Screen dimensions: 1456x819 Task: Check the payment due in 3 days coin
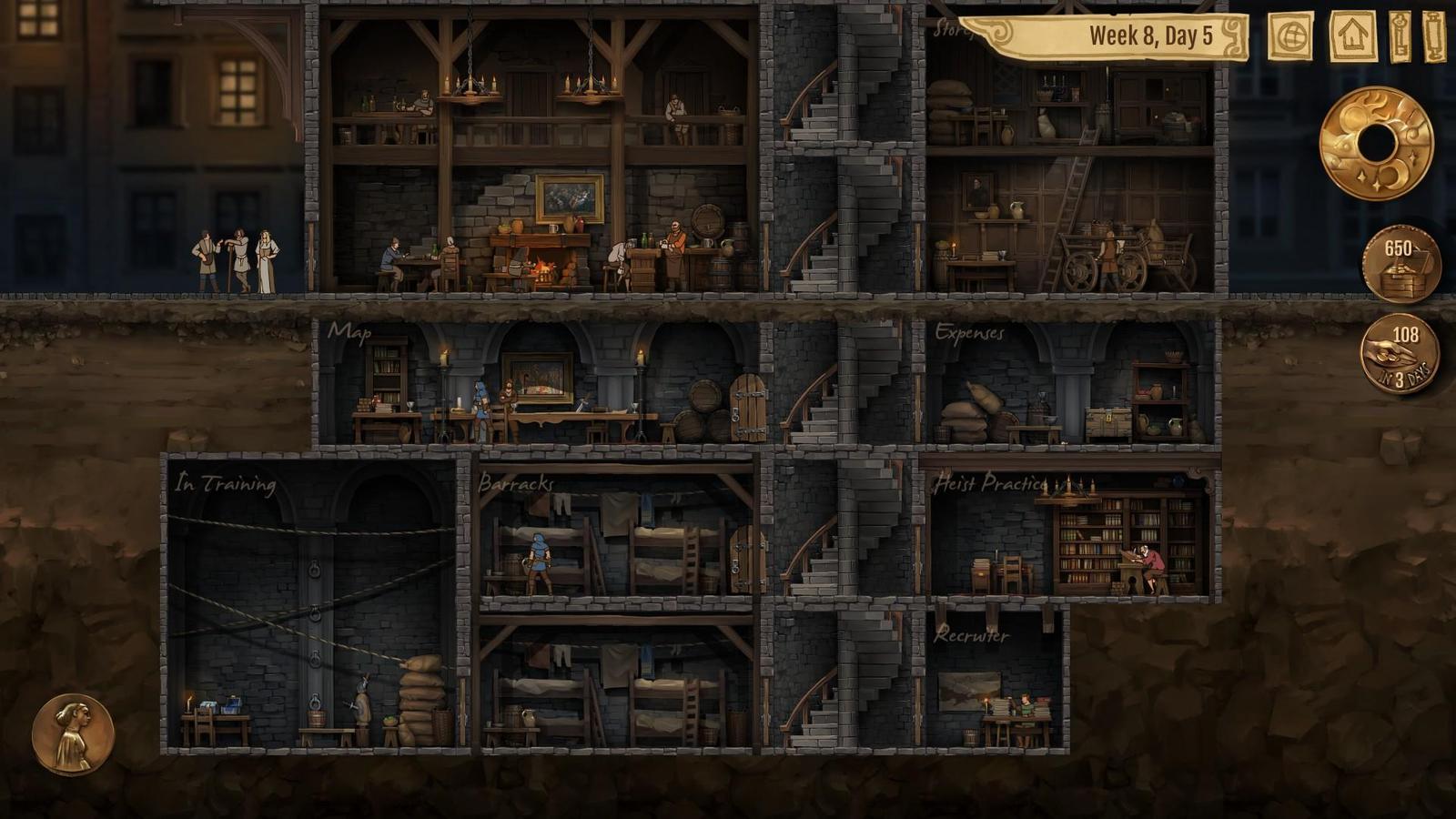[1400, 354]
